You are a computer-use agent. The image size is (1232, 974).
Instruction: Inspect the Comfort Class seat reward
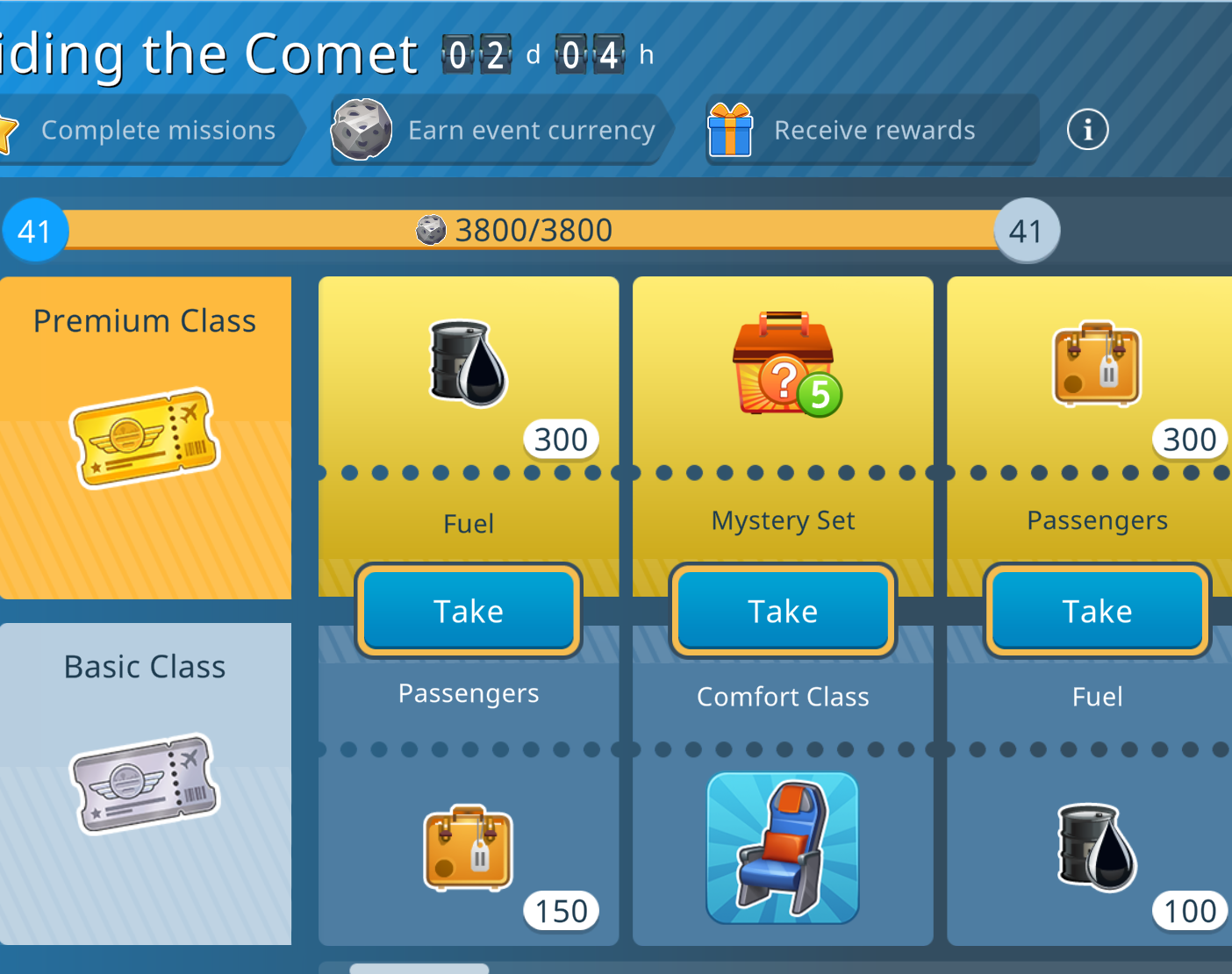pos(783,848)
